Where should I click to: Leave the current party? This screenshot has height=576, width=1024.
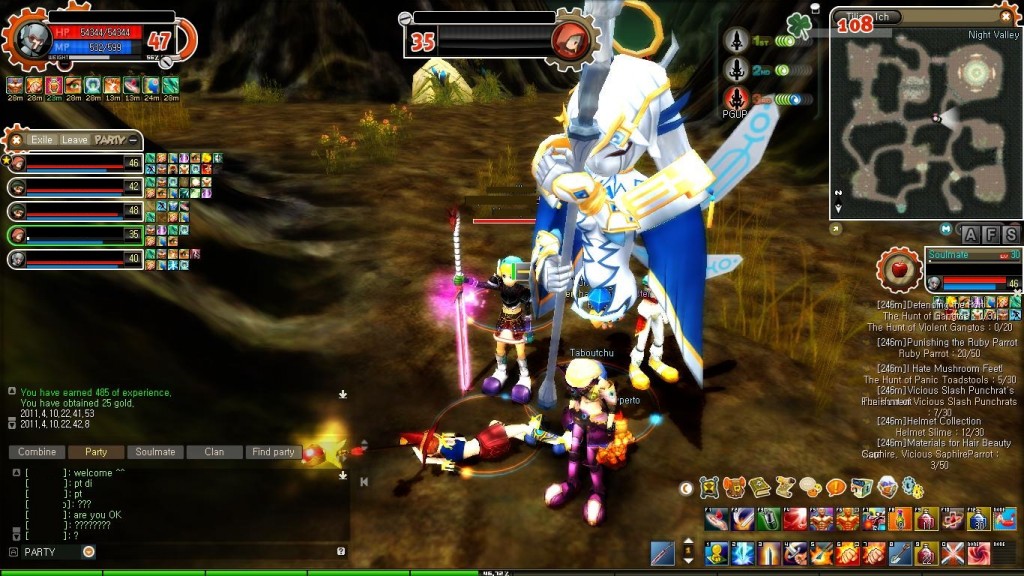(75, 140)
